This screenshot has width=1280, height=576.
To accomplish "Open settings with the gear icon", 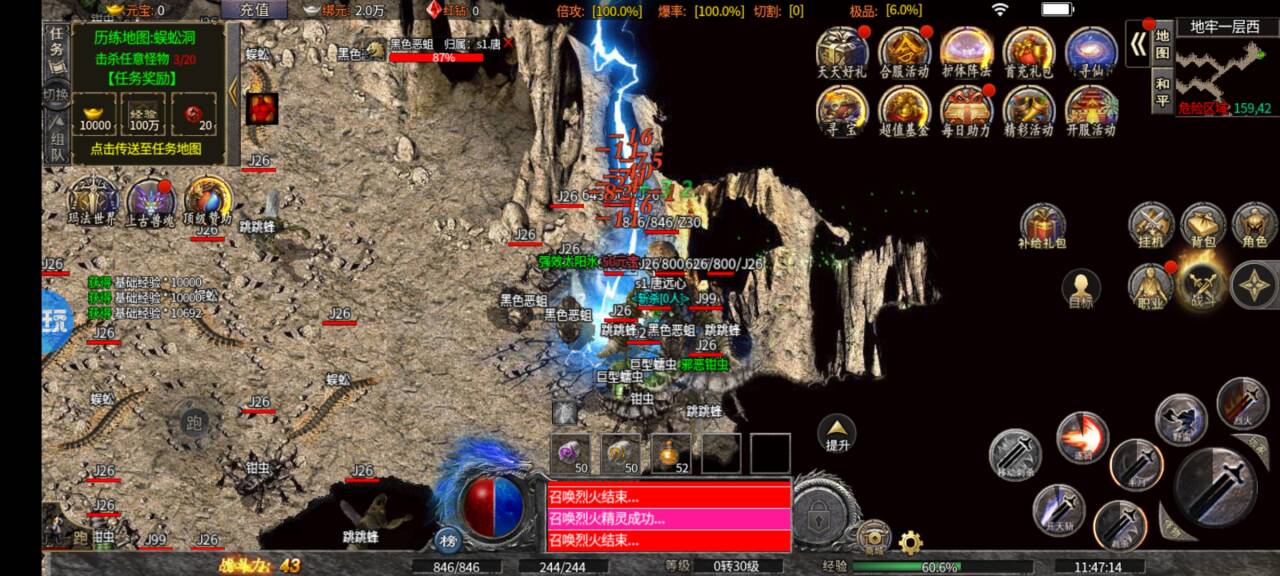I will coord(910,543).
